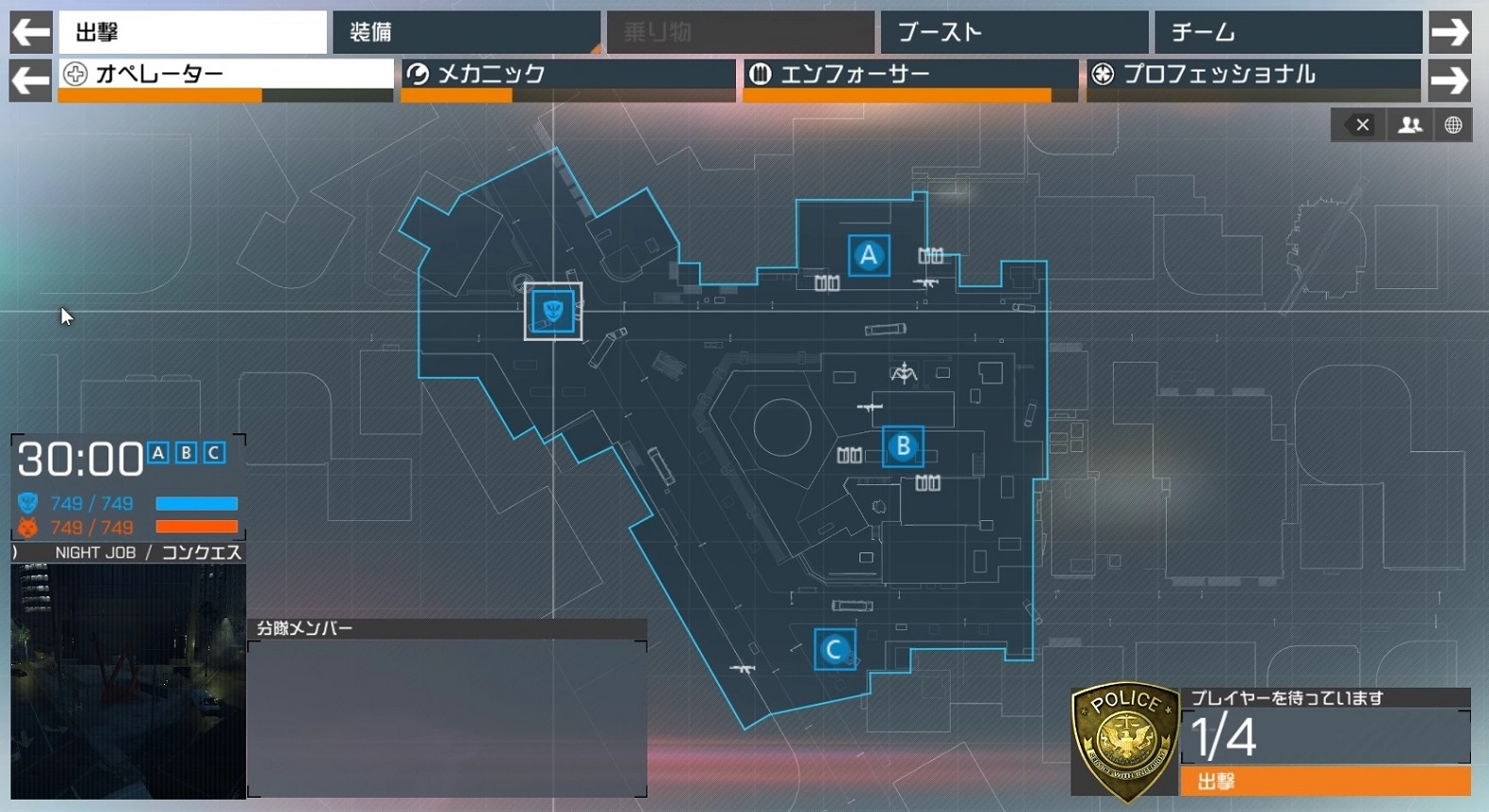Click the orange 出撃 deploy button

[1325, 781]
